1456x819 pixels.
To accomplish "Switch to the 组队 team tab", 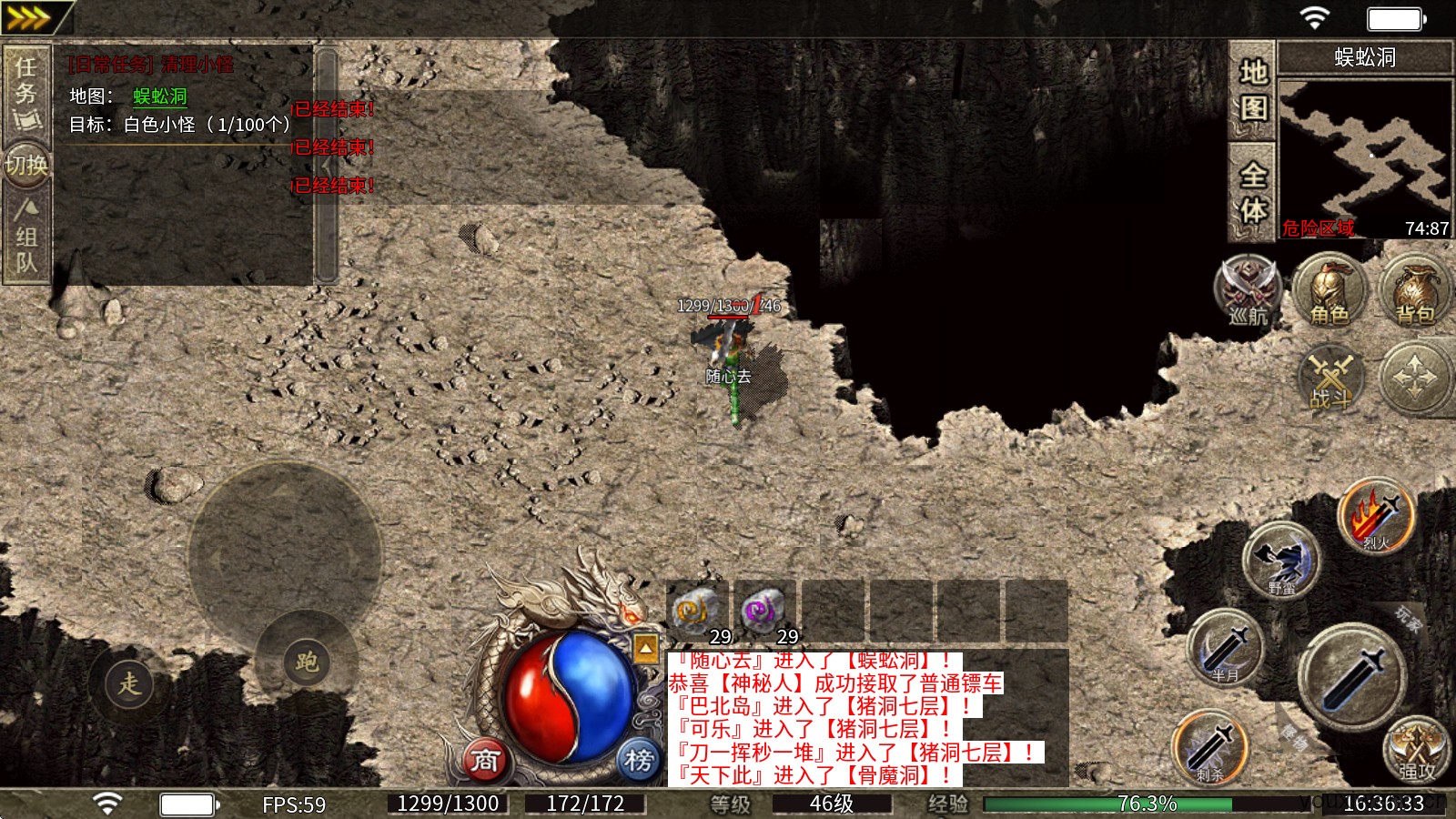I will click(x=25, y=238).
